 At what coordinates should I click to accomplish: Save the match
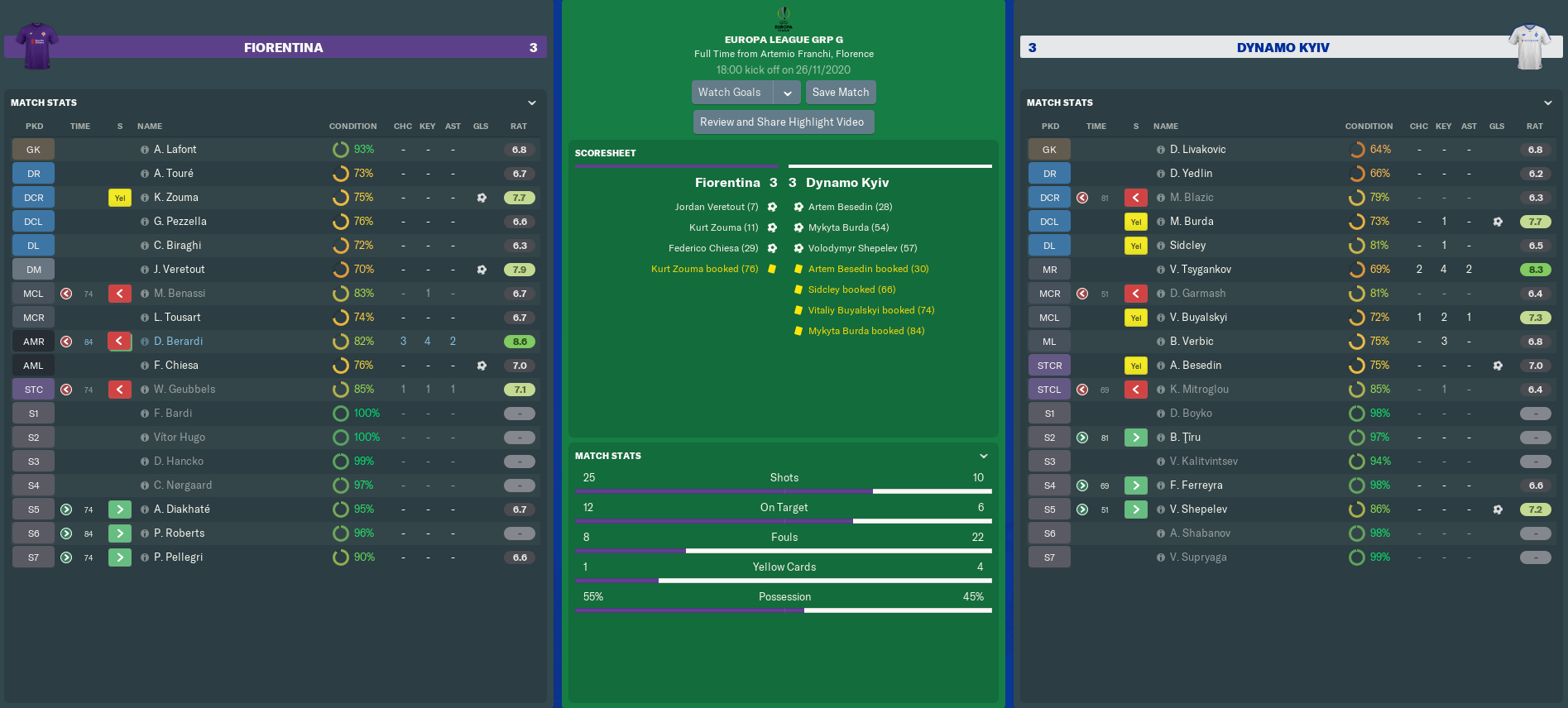tap(840, 93)
